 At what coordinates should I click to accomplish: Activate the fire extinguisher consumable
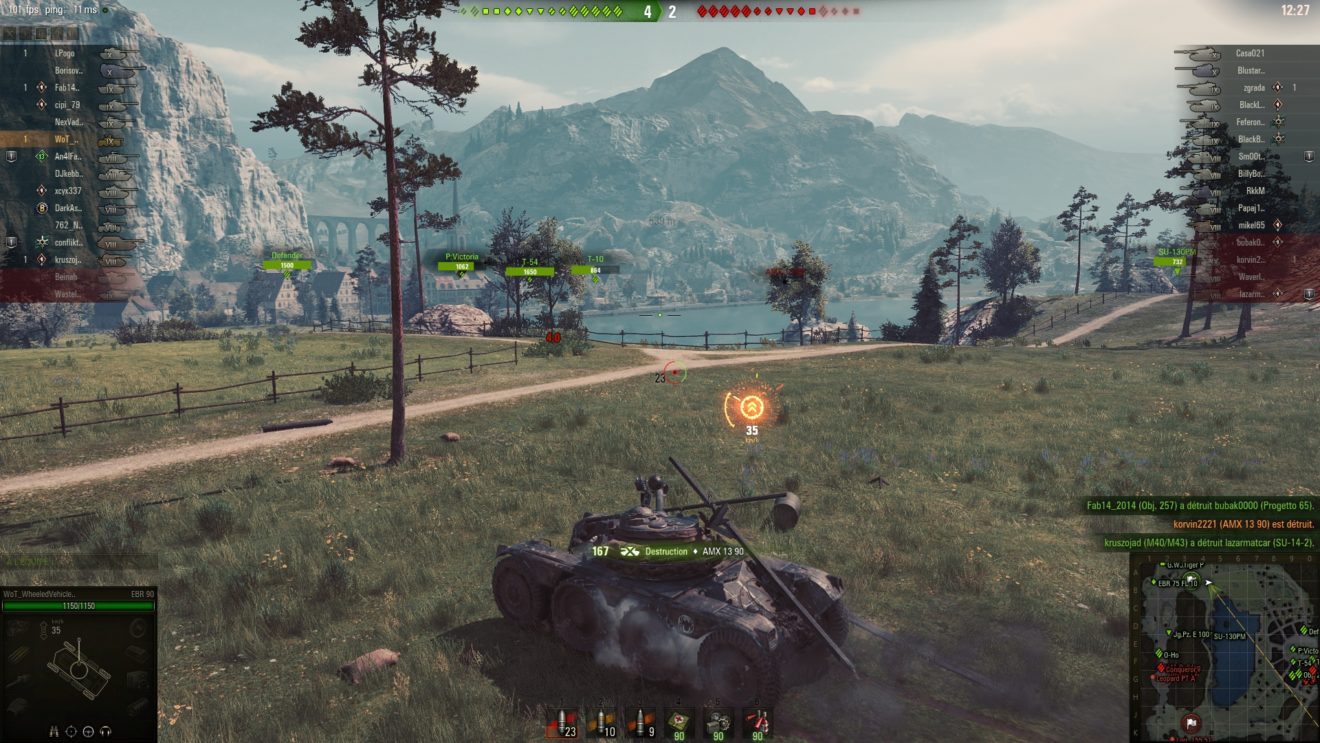(x=758, y=722)
